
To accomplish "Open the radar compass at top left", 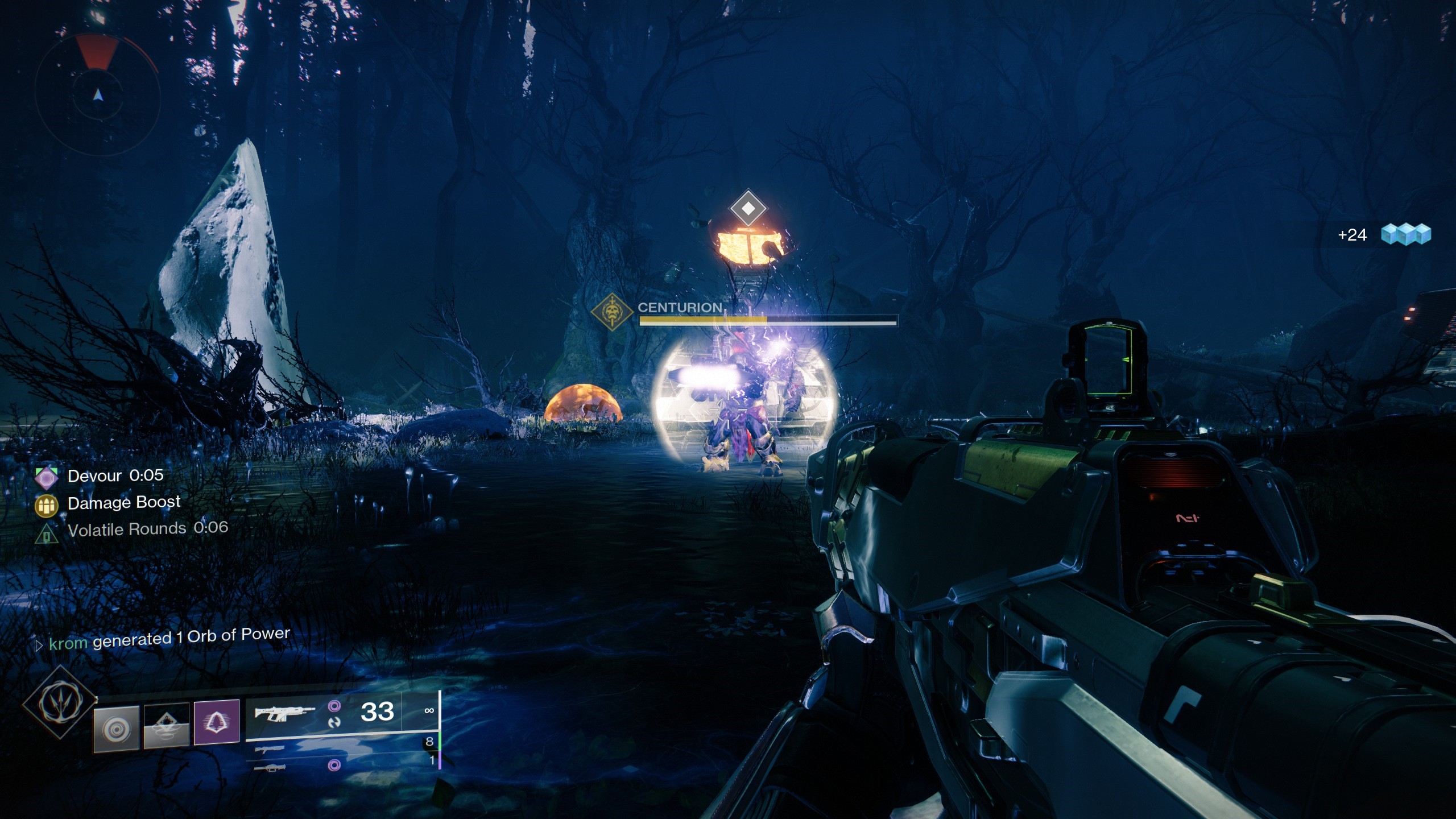I will click(97, 94).
